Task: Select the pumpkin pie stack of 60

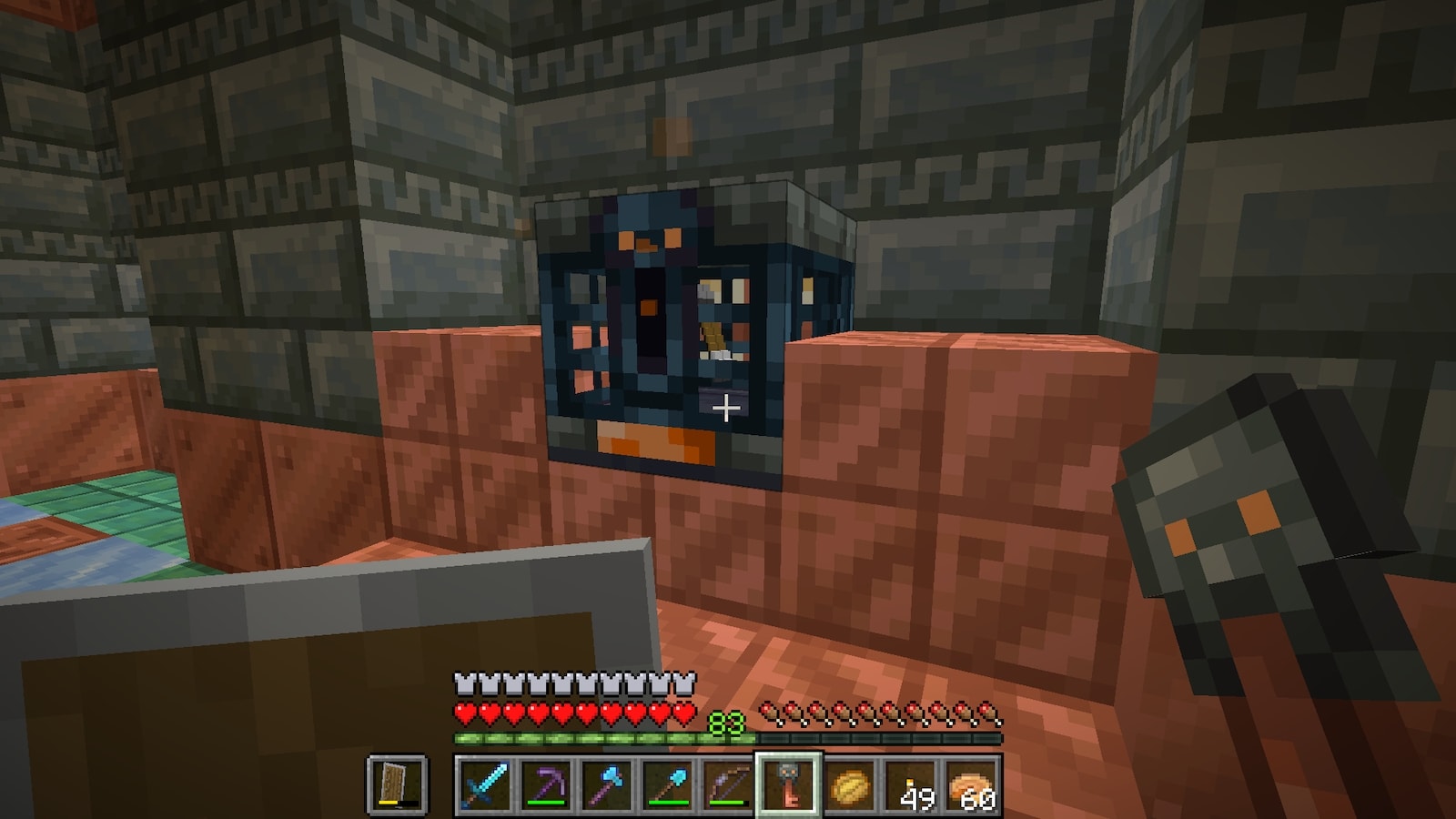Action: (x=973, y=784)
